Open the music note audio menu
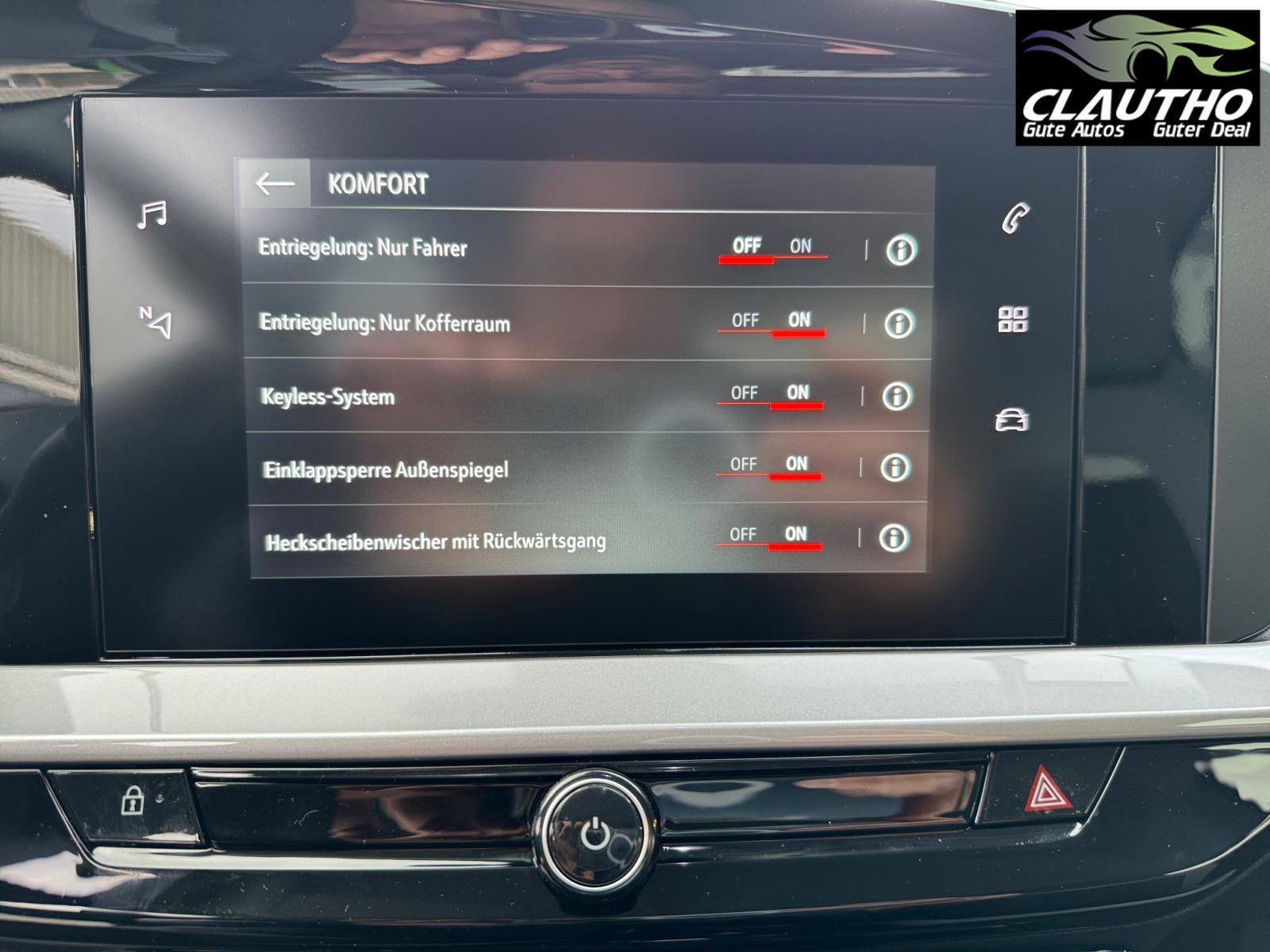Image resolution: width=1270 pixels, height=952 pixels. point(152,215)
